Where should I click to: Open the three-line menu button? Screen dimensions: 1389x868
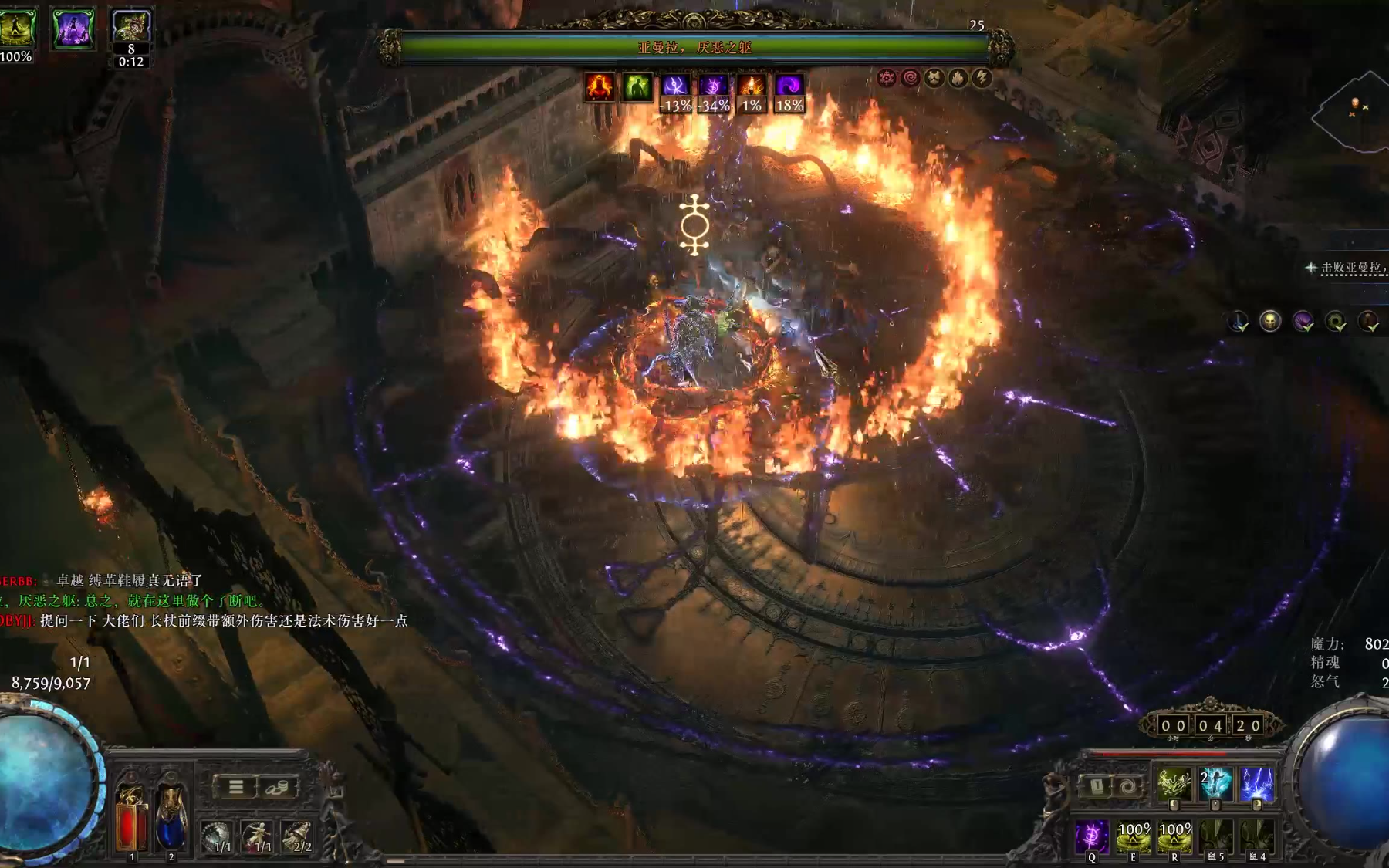point(236,787)
